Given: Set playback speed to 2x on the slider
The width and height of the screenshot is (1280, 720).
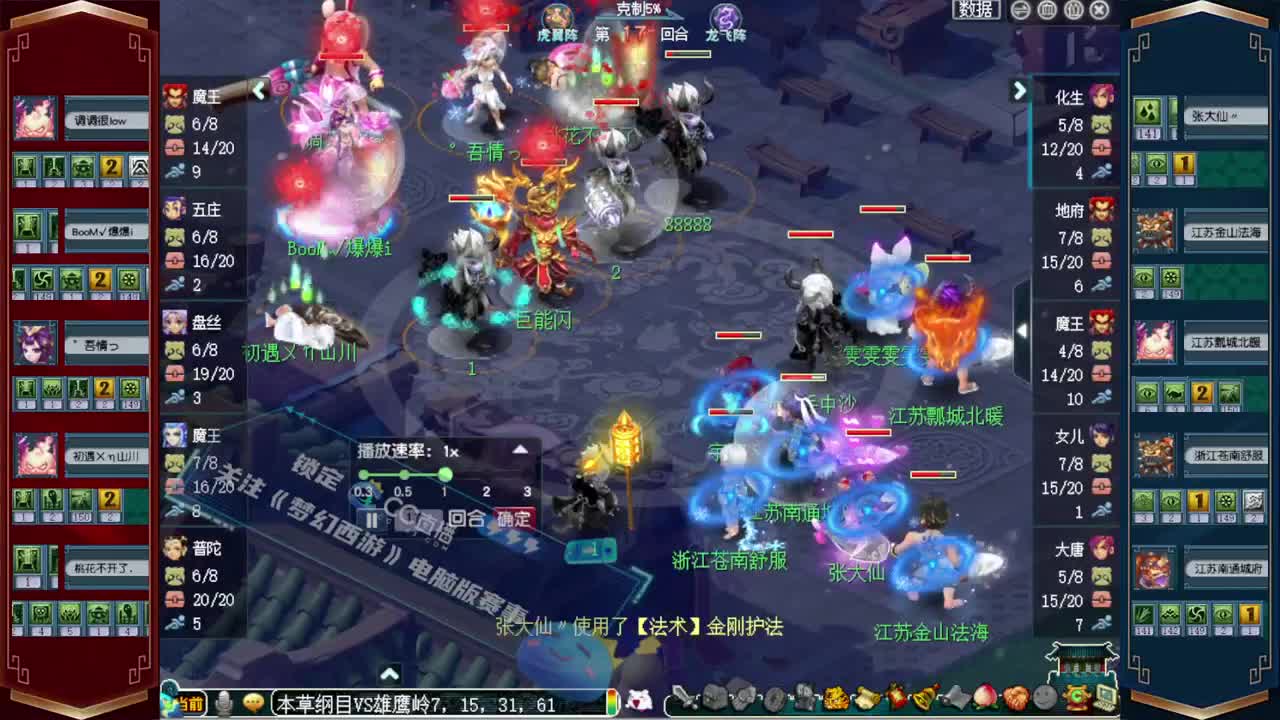Looking at the screenshot, I should click(x=486, y=474).
